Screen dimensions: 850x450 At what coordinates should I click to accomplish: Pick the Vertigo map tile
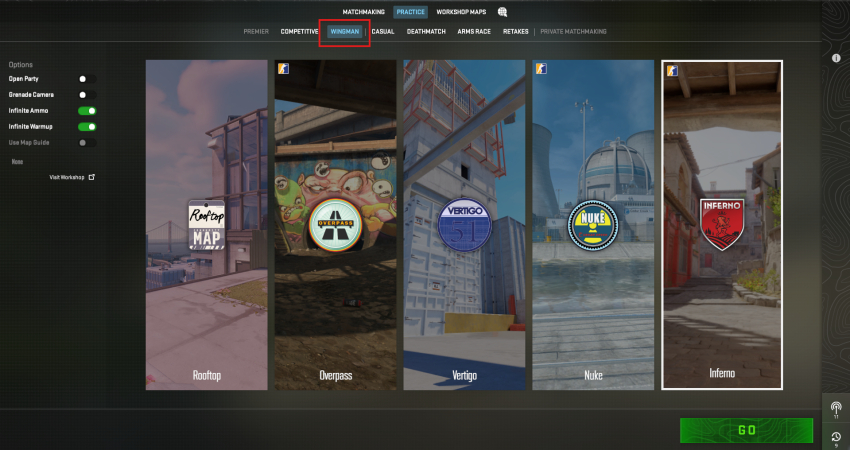(464, 225)
